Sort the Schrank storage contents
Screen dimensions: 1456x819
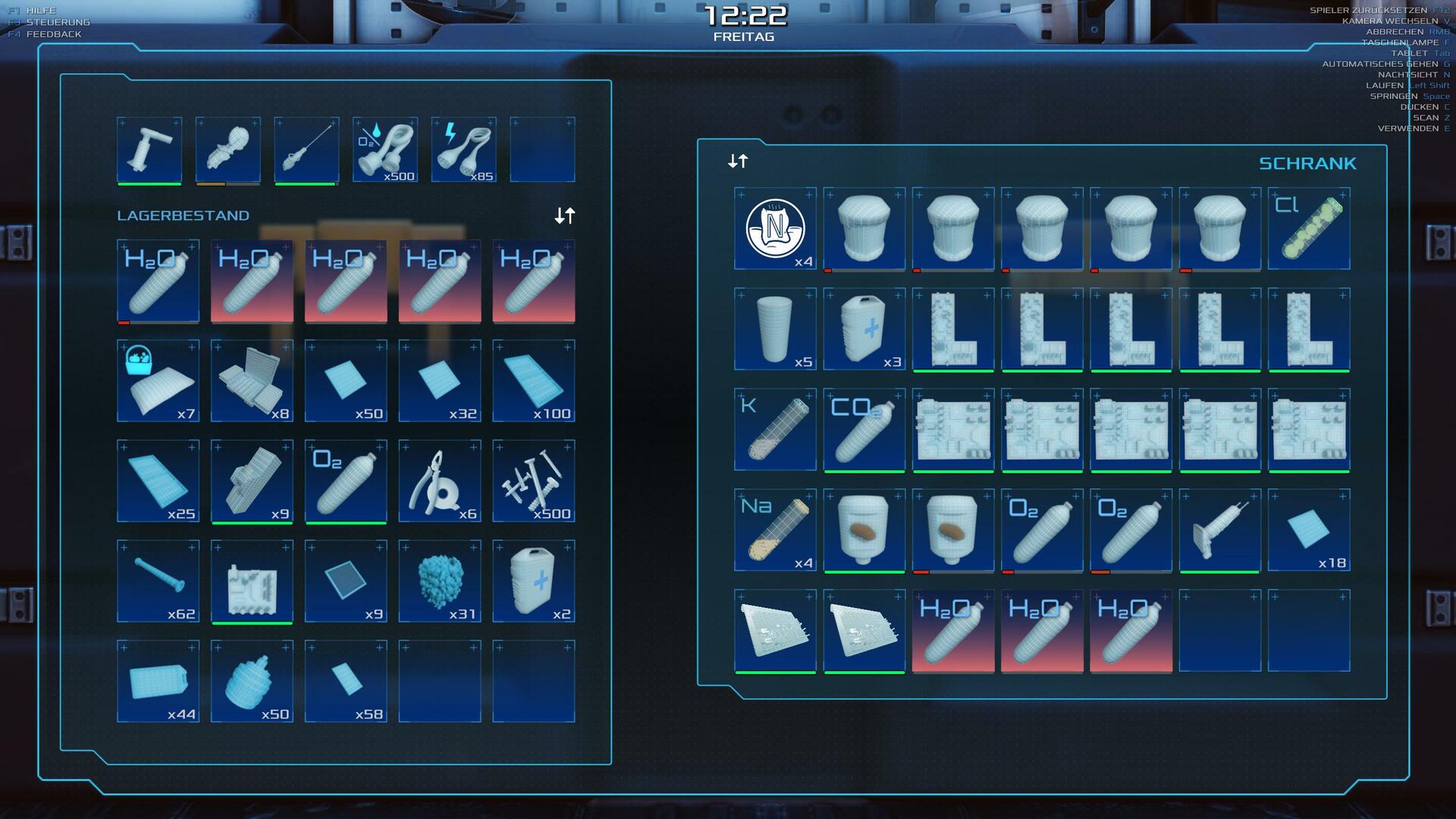coord(738,161)
